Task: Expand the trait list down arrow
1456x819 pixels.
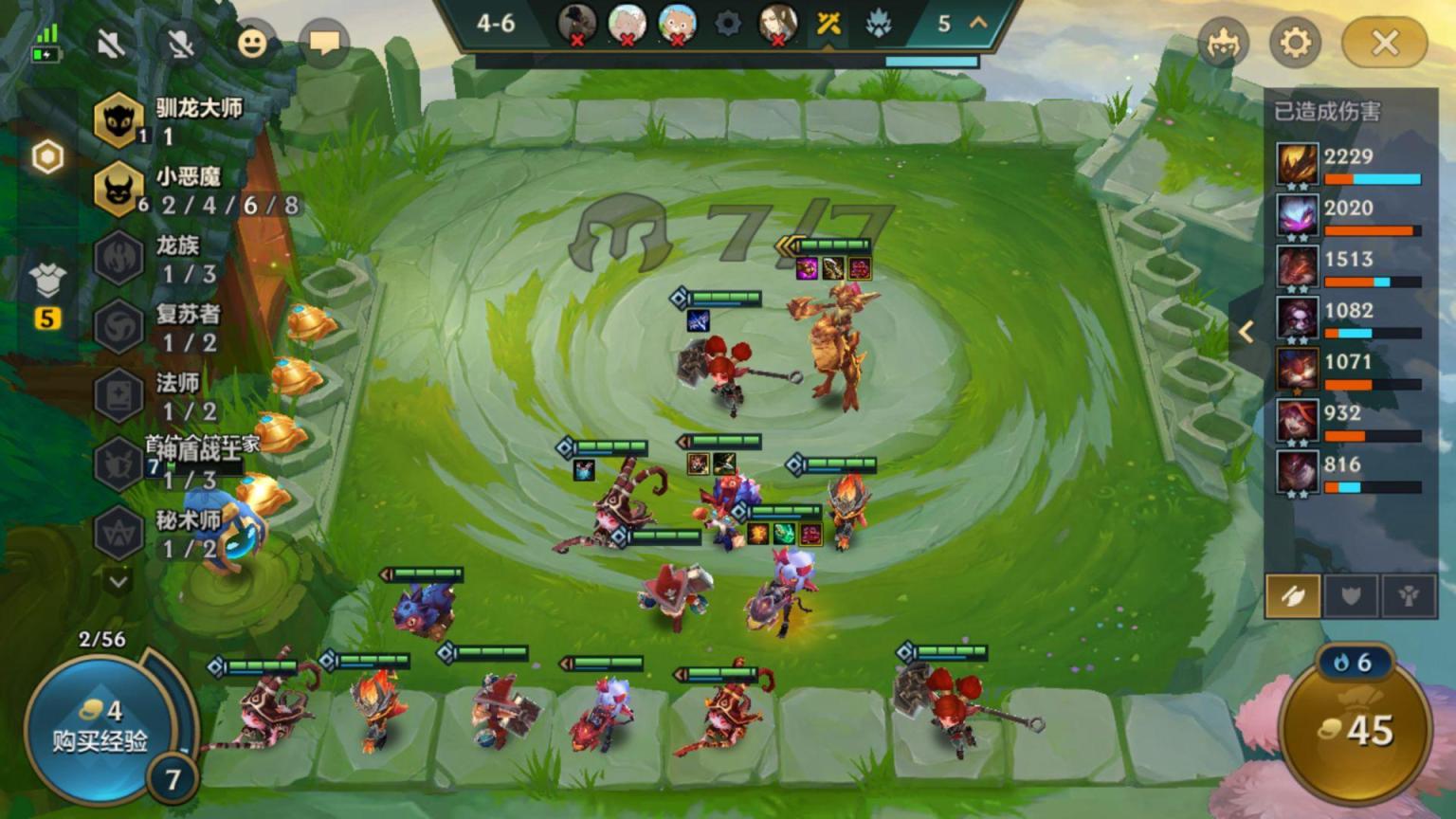Action: [118, 580]
